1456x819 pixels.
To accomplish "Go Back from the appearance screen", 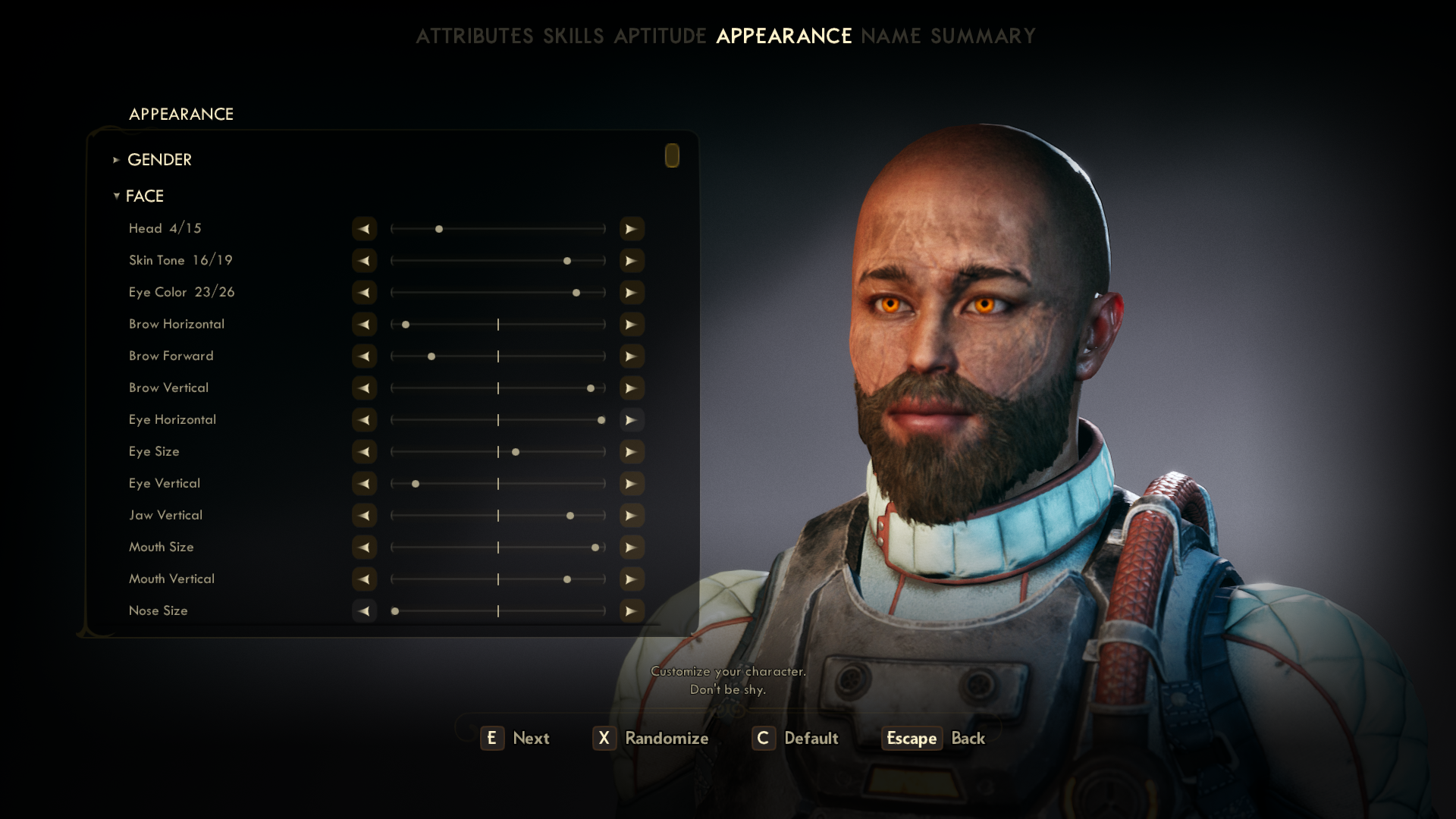I will [x=934, y=738].
